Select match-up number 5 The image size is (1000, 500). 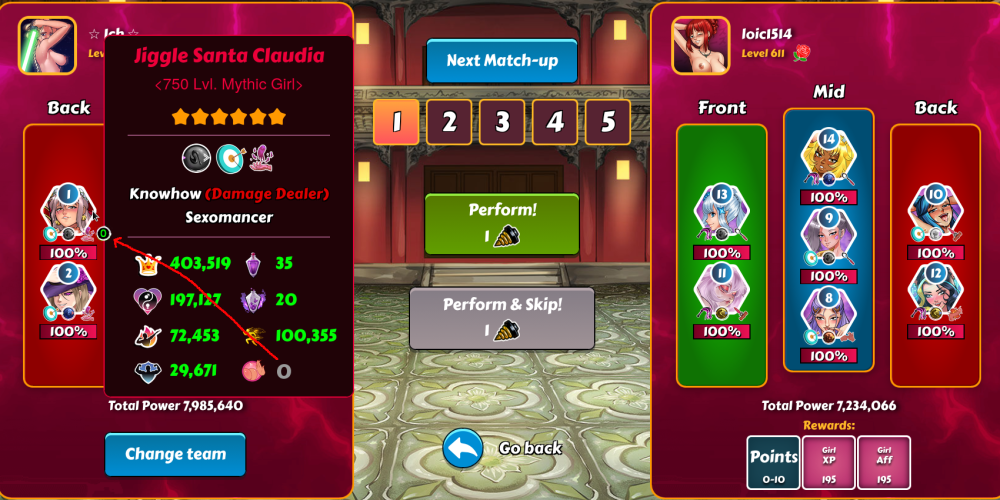click(608, 122)
